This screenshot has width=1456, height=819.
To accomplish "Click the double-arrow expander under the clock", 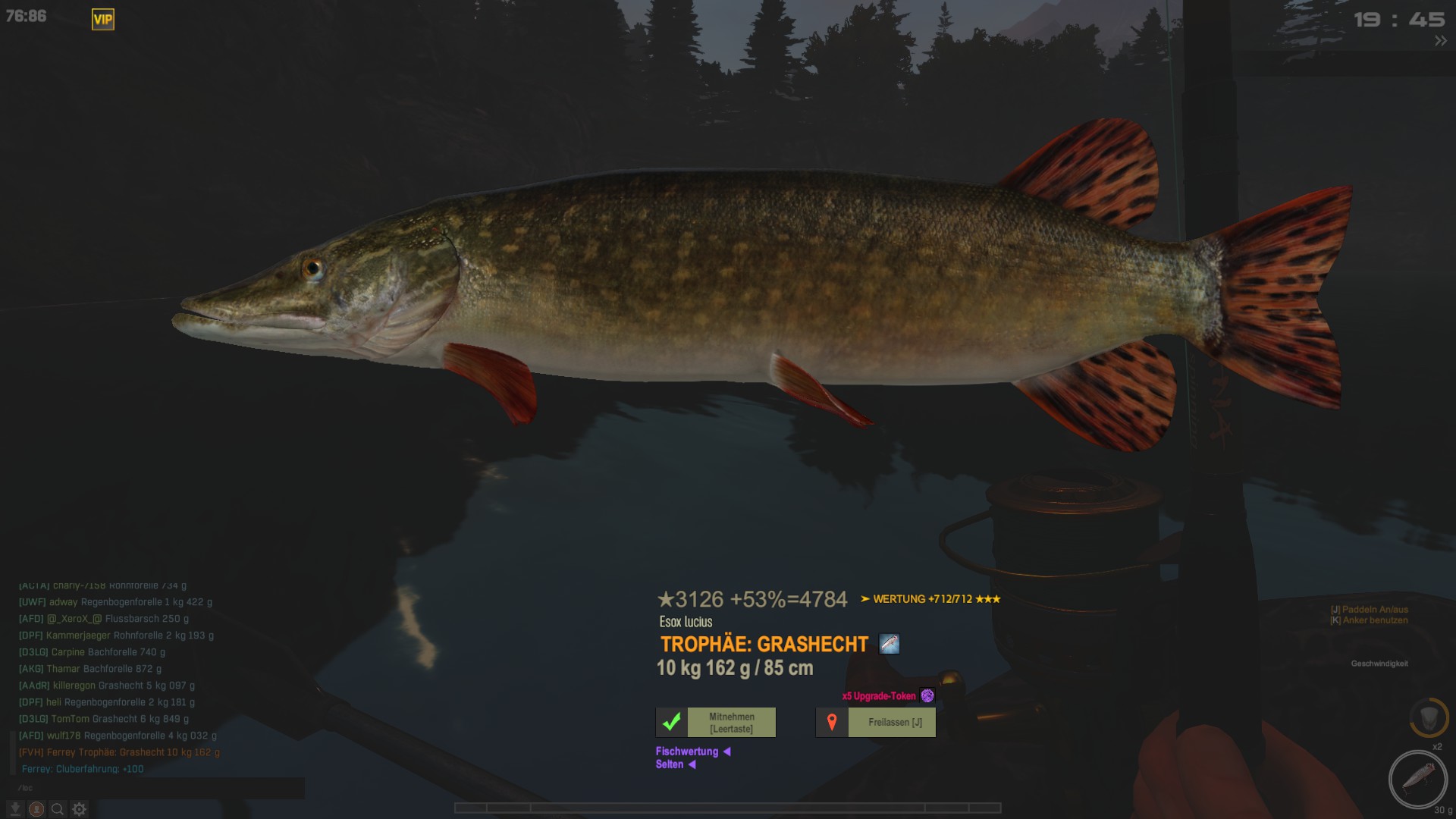I will (x=1440, y=42).
